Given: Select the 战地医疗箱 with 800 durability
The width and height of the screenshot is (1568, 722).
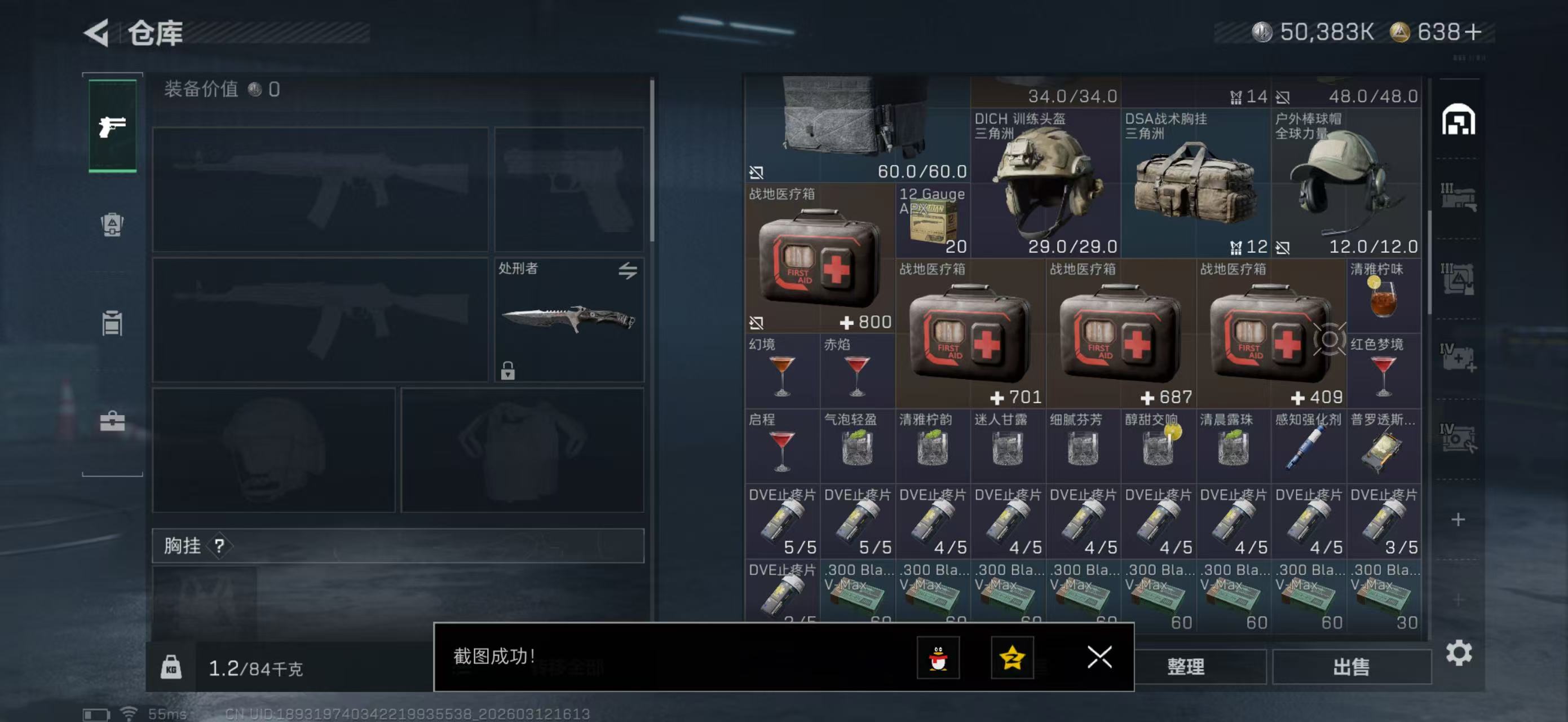Looking at the screenshot, I should 819,259.
